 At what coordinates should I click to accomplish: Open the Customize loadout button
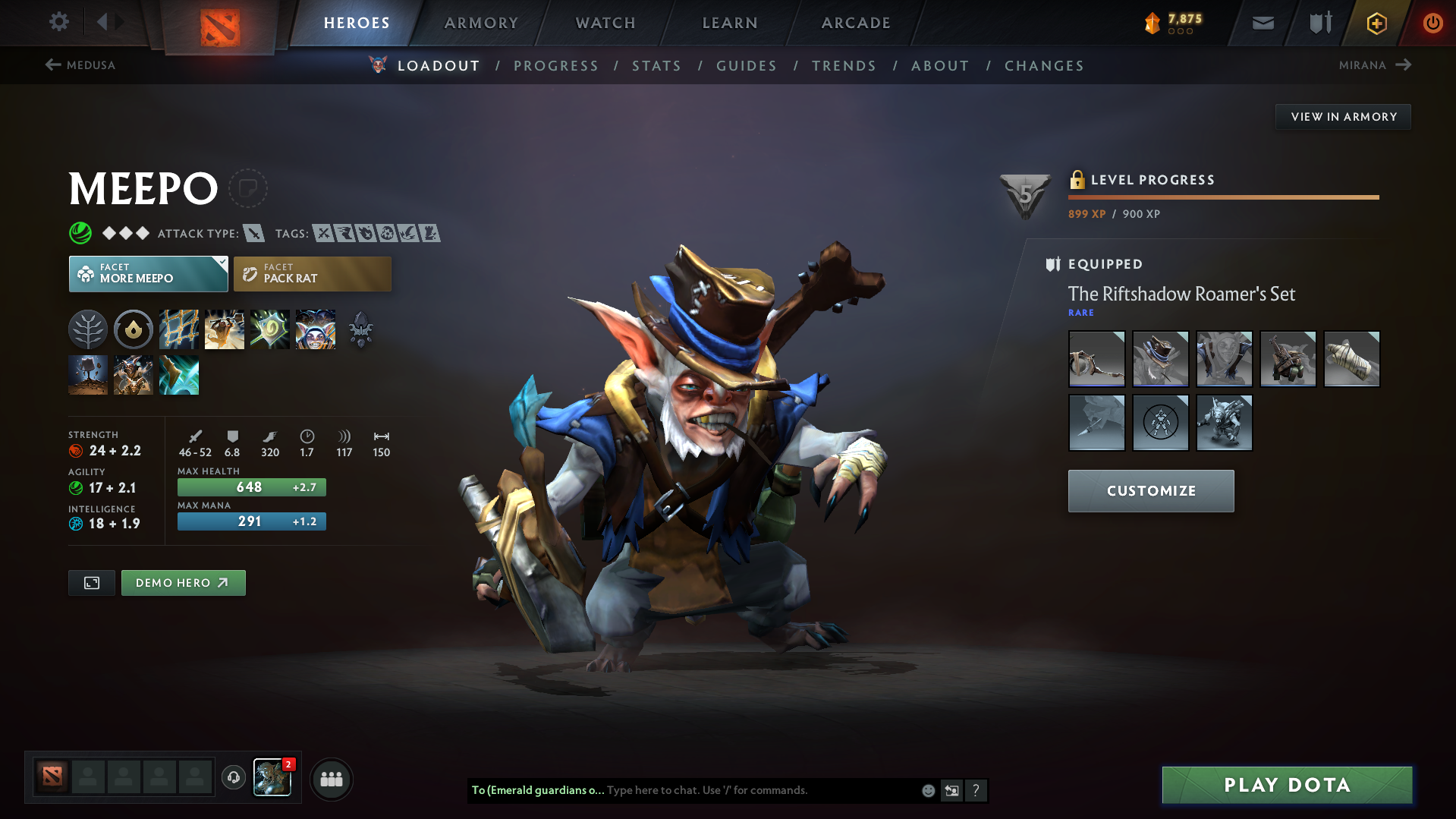click(1150, 491)
